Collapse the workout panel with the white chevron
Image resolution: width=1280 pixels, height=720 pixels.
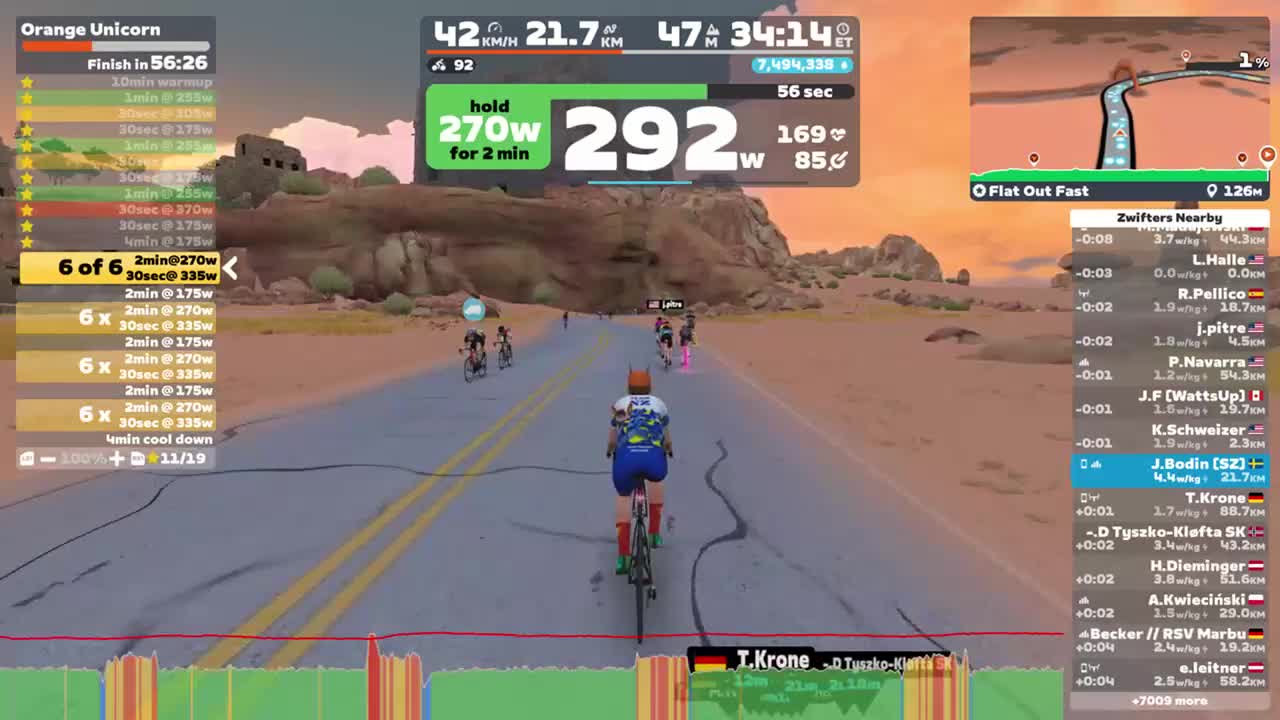(x=230, y=268)
